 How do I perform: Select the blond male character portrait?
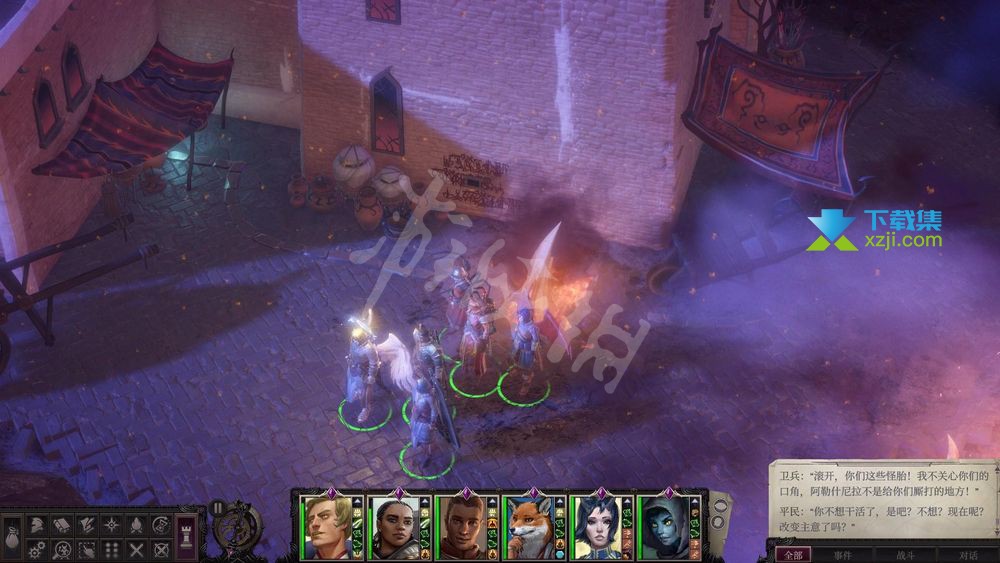click(x=327, y=526)
